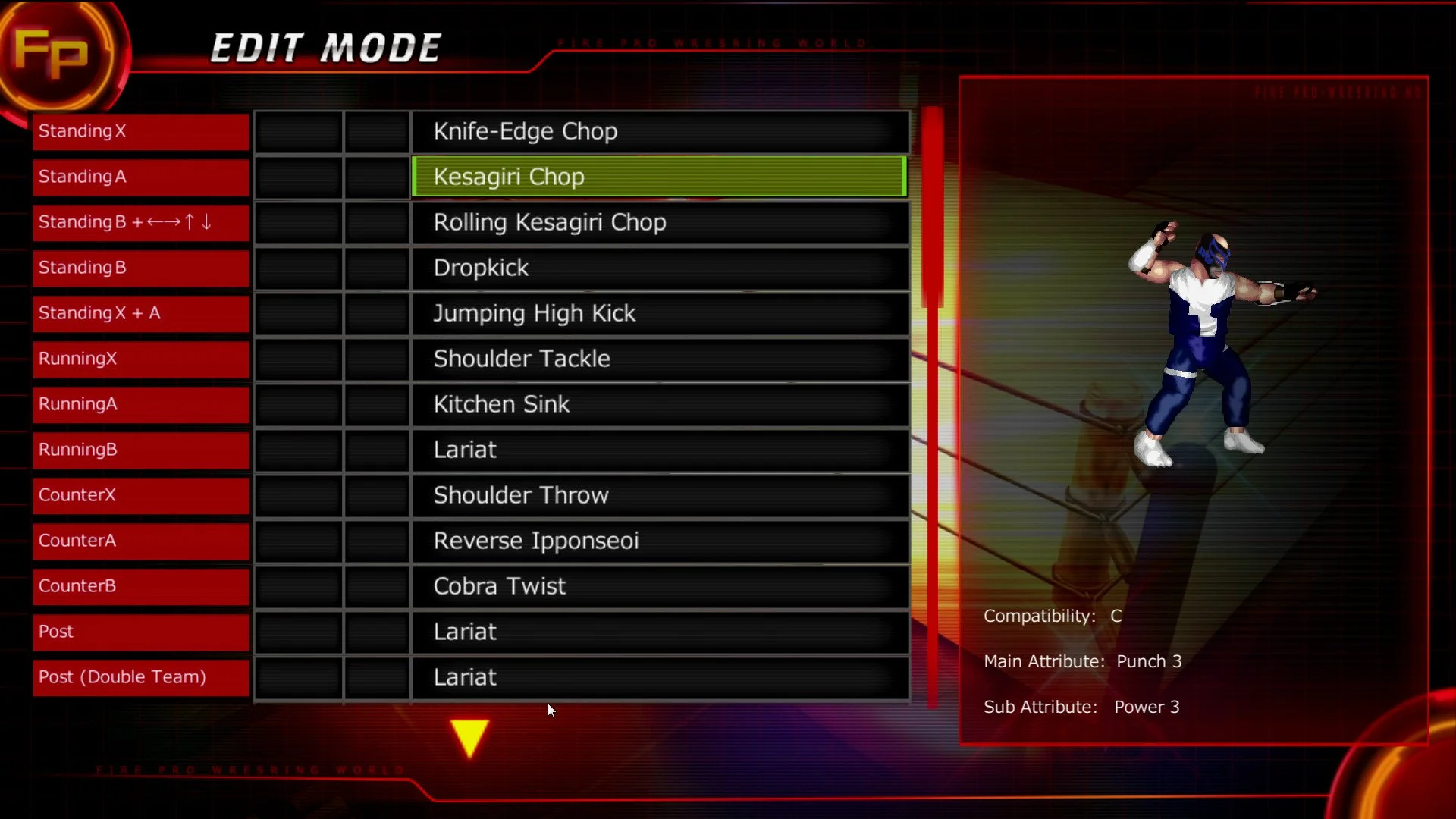Select Reverse Ipponseoi from the move list
The image size is (1456, 819).
click(659, 541)
